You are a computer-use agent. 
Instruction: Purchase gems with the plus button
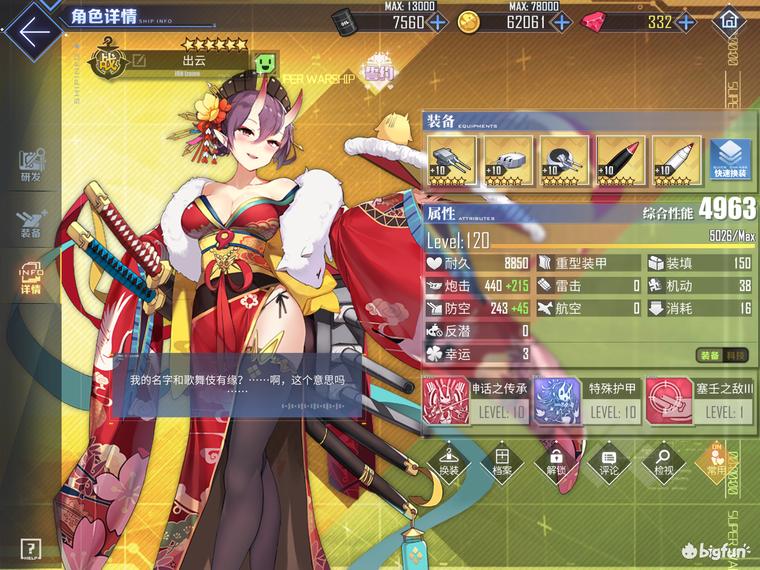tap(688, 22)
